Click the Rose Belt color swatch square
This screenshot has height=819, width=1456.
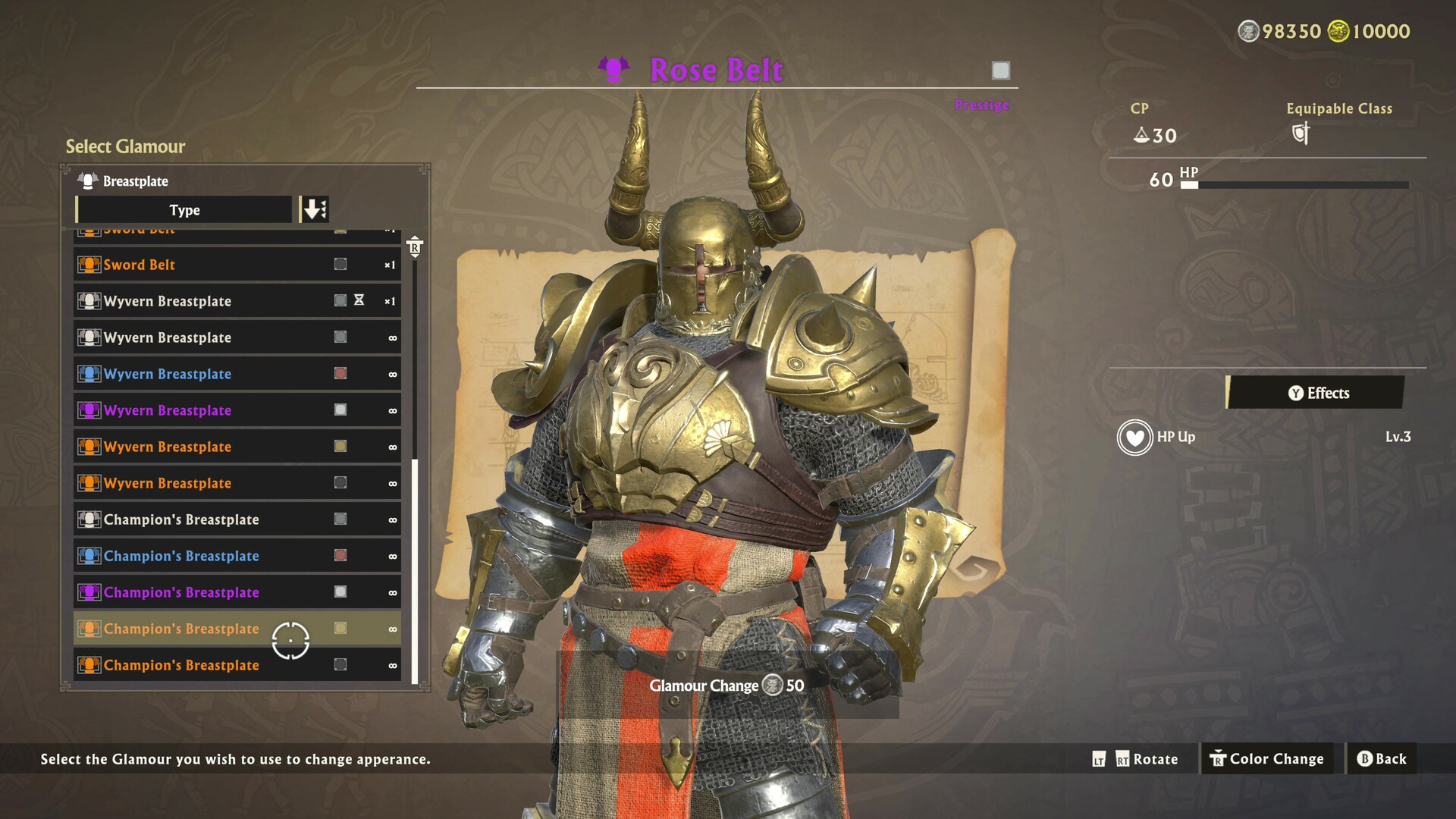1001,71
